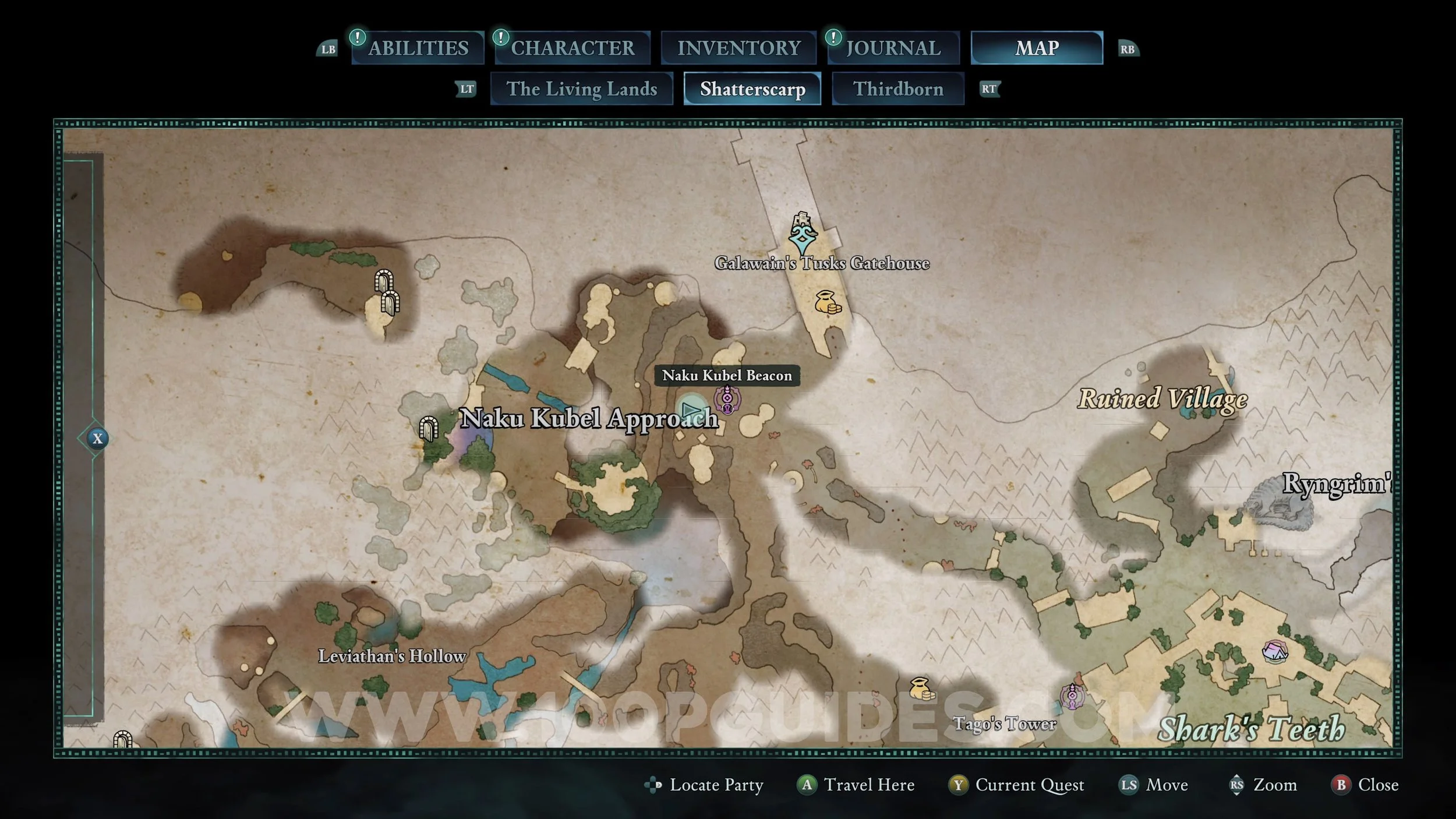Show The Living Lands region map
The image size is (1456, 819).
tap(581, 89)
